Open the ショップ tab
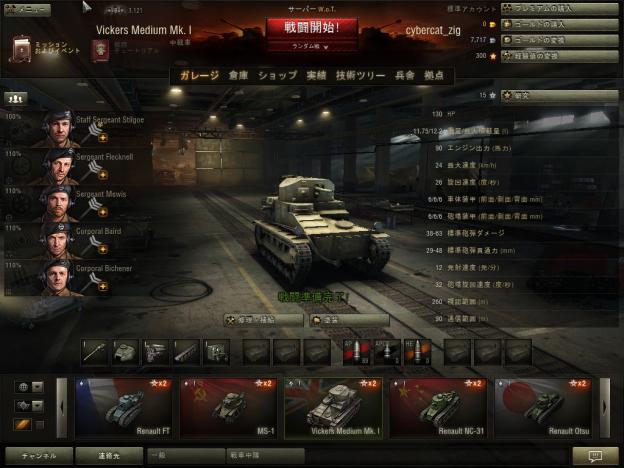The height and width of the screenshot is (468, 624). coord(277,76)
